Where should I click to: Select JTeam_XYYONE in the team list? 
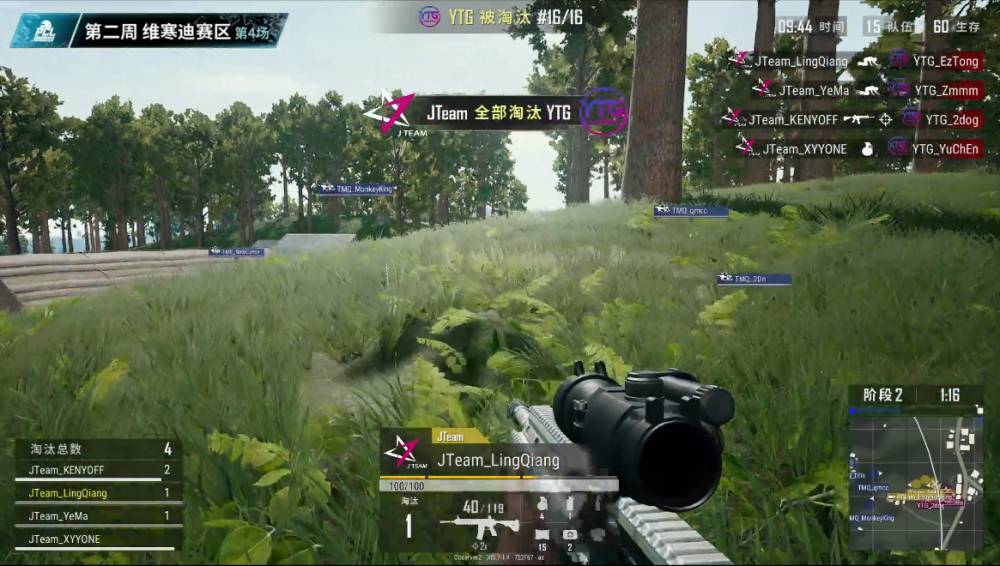point(65,540)
